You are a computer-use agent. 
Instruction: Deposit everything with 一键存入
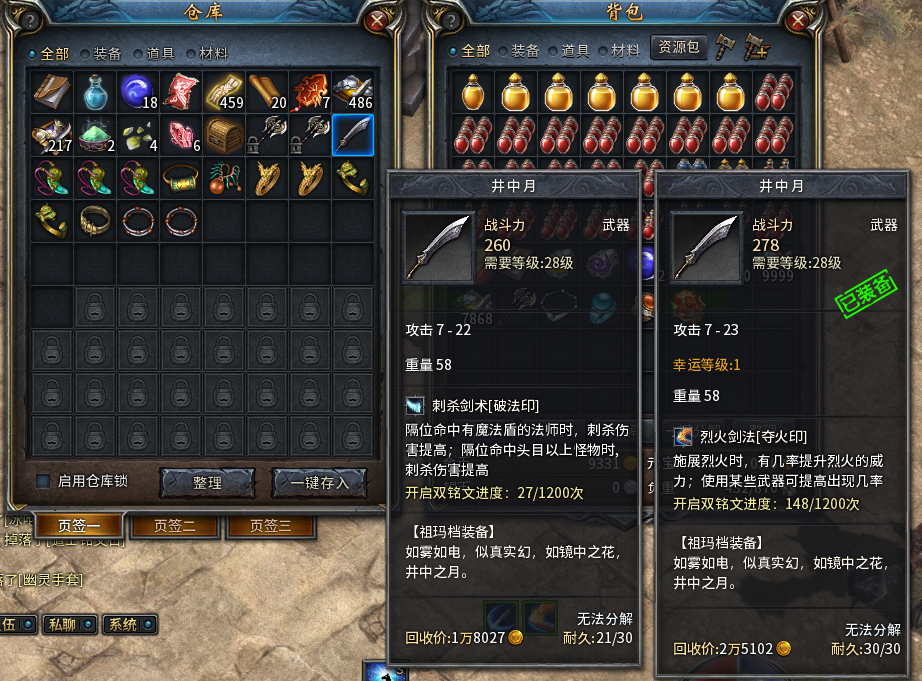pyautogui.click(x=318, y=482)
